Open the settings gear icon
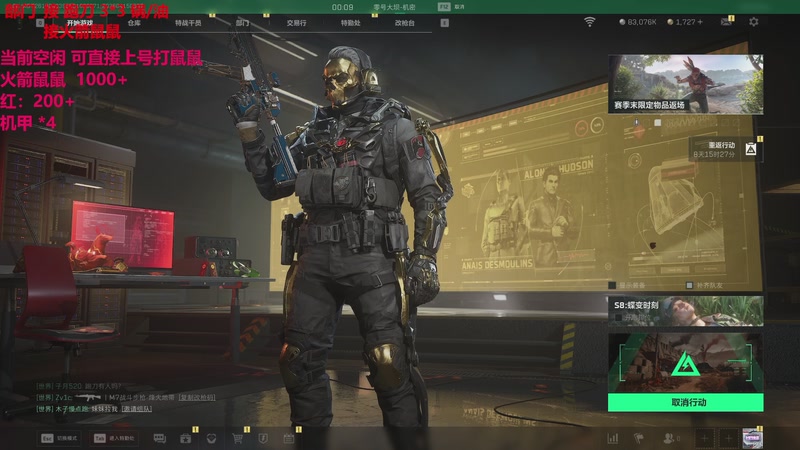 click(x=753, y=21)
